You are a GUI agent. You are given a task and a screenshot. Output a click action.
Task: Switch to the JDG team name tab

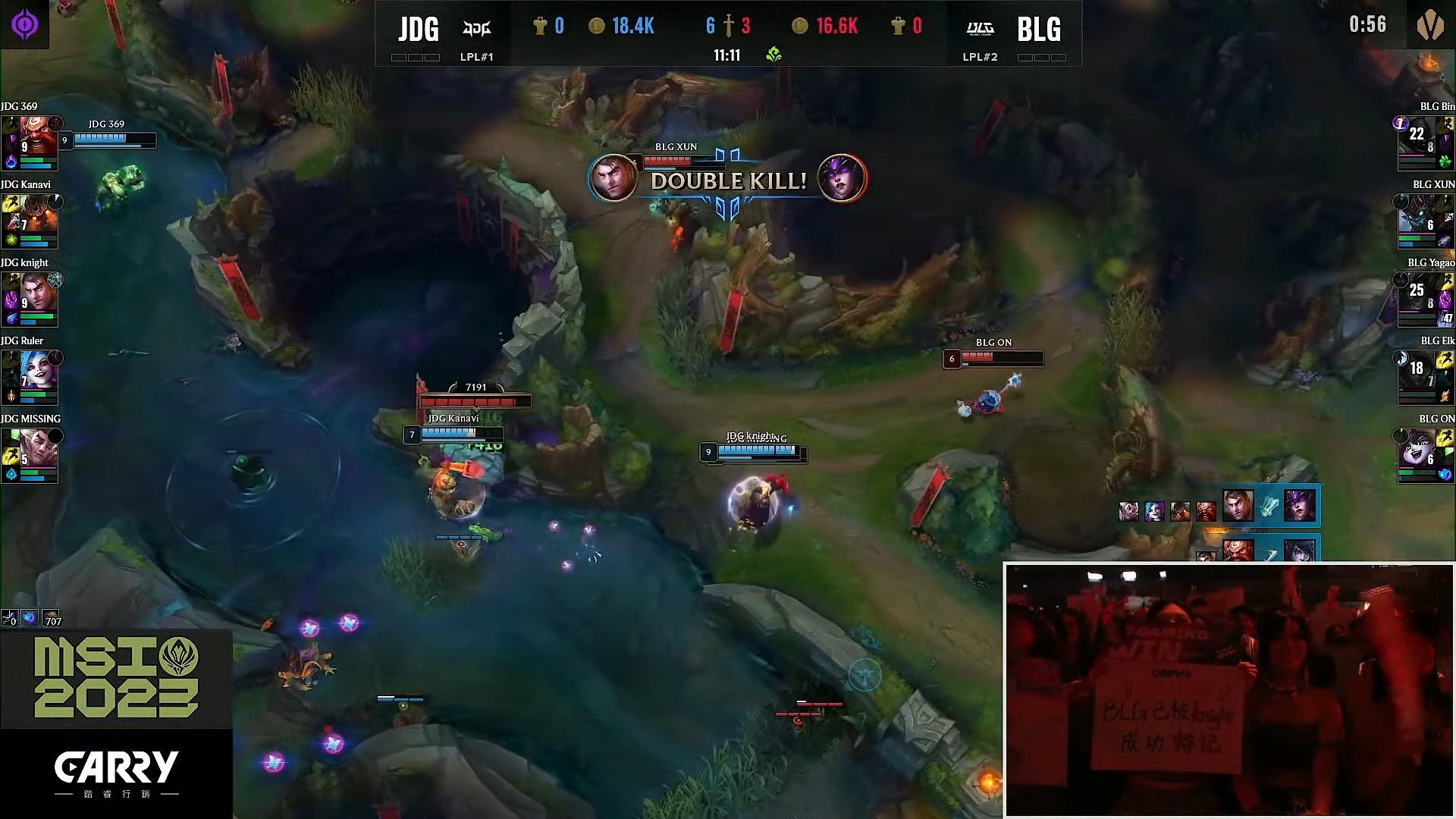pyautogui.click(x=419, y=29)
